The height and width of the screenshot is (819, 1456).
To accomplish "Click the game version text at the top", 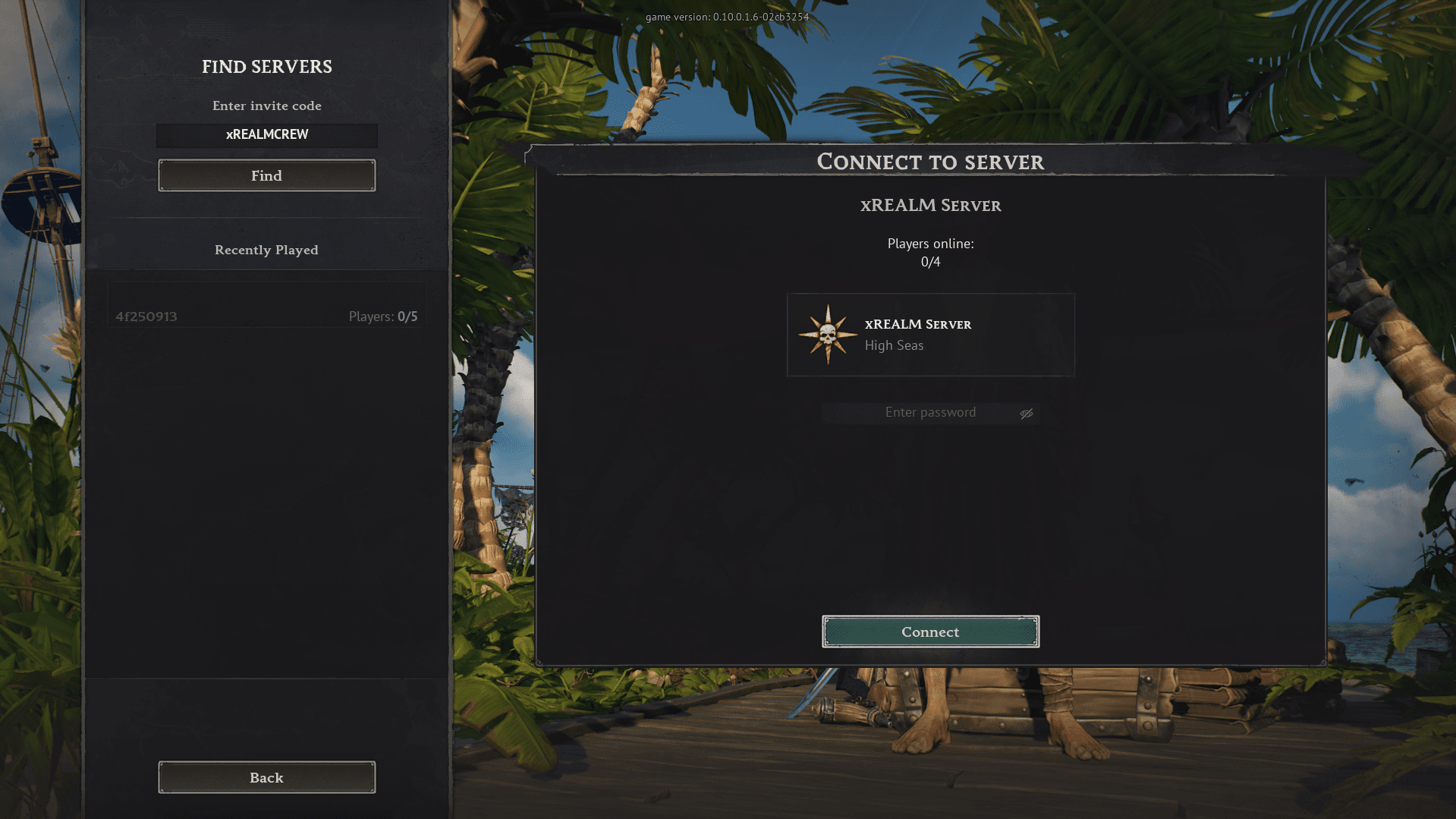I will pyautogui.click(x=726, y=16).
